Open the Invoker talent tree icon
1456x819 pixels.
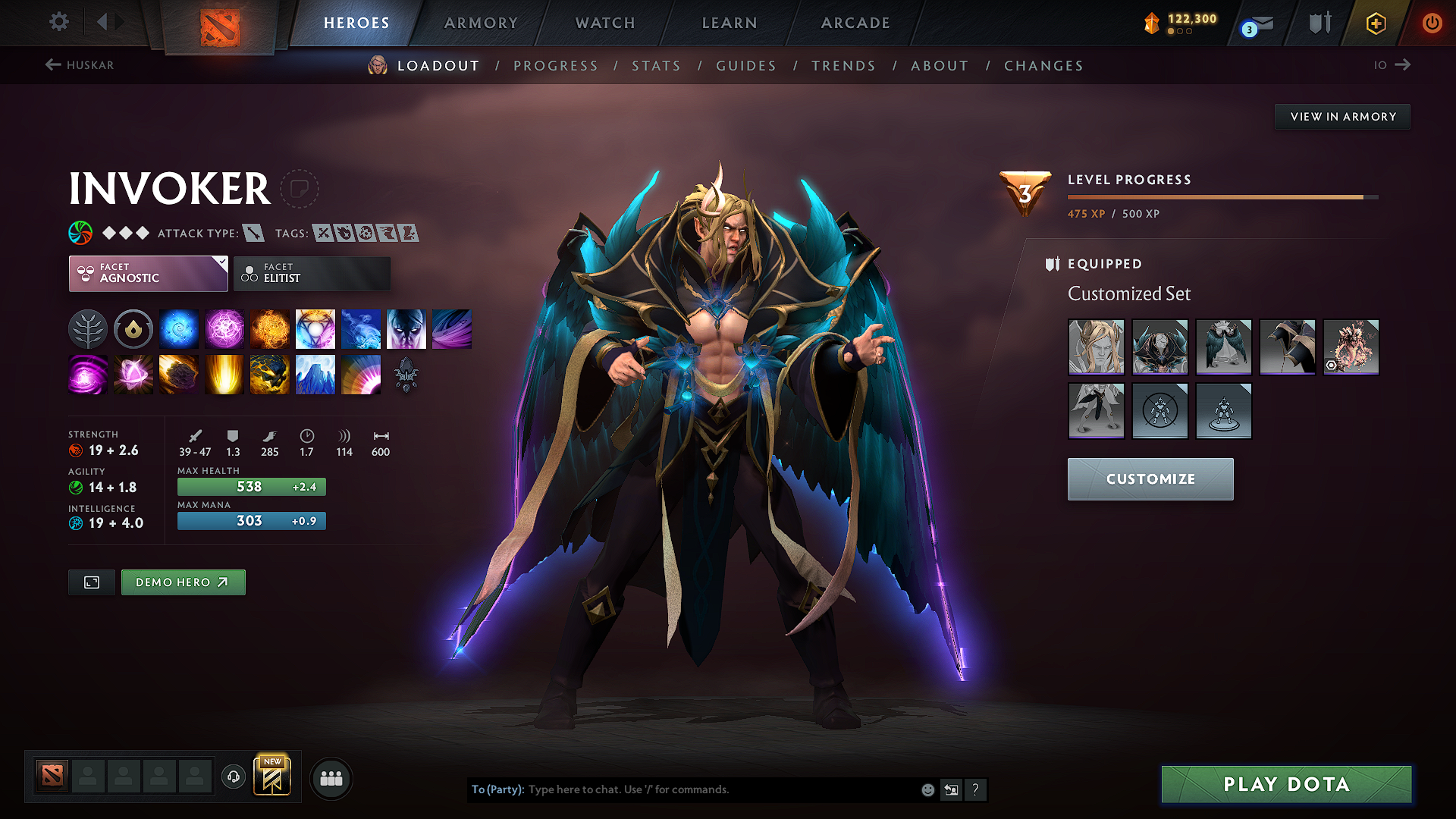pos(87,328)
